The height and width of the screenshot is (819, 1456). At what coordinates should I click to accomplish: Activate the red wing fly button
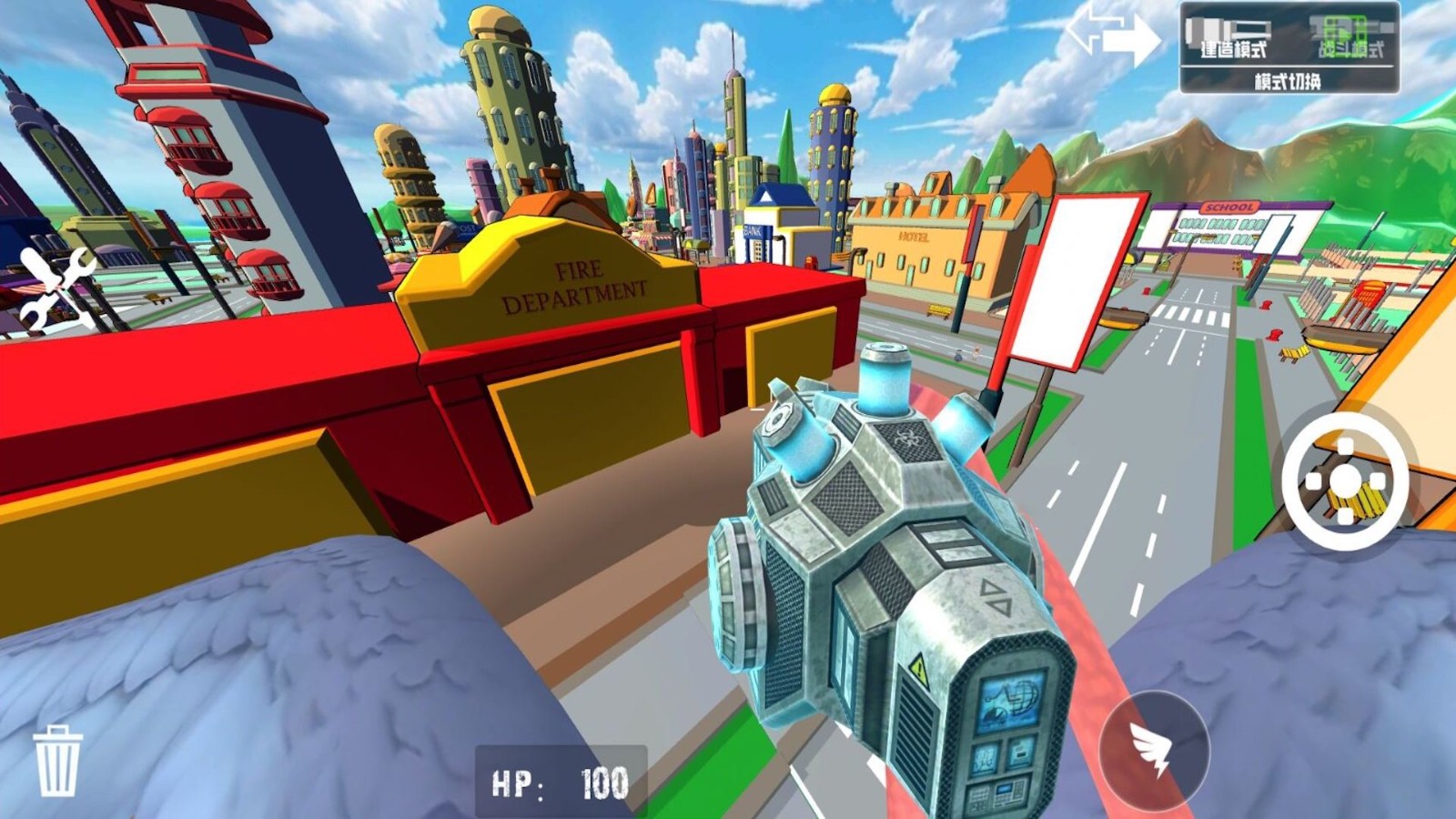pos(1154,749)
